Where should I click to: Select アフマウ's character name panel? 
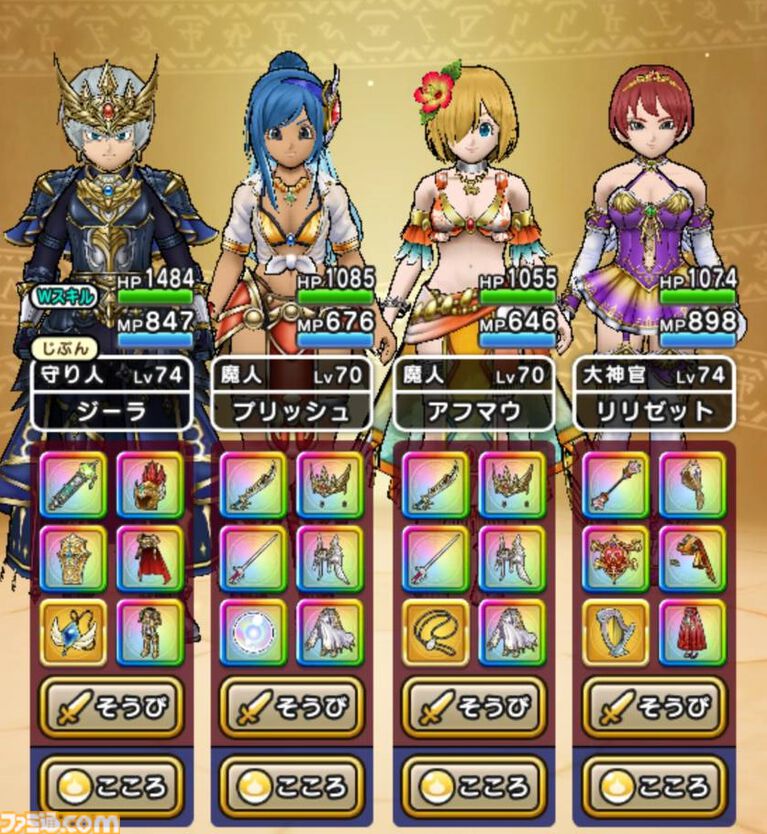[474, 410]
